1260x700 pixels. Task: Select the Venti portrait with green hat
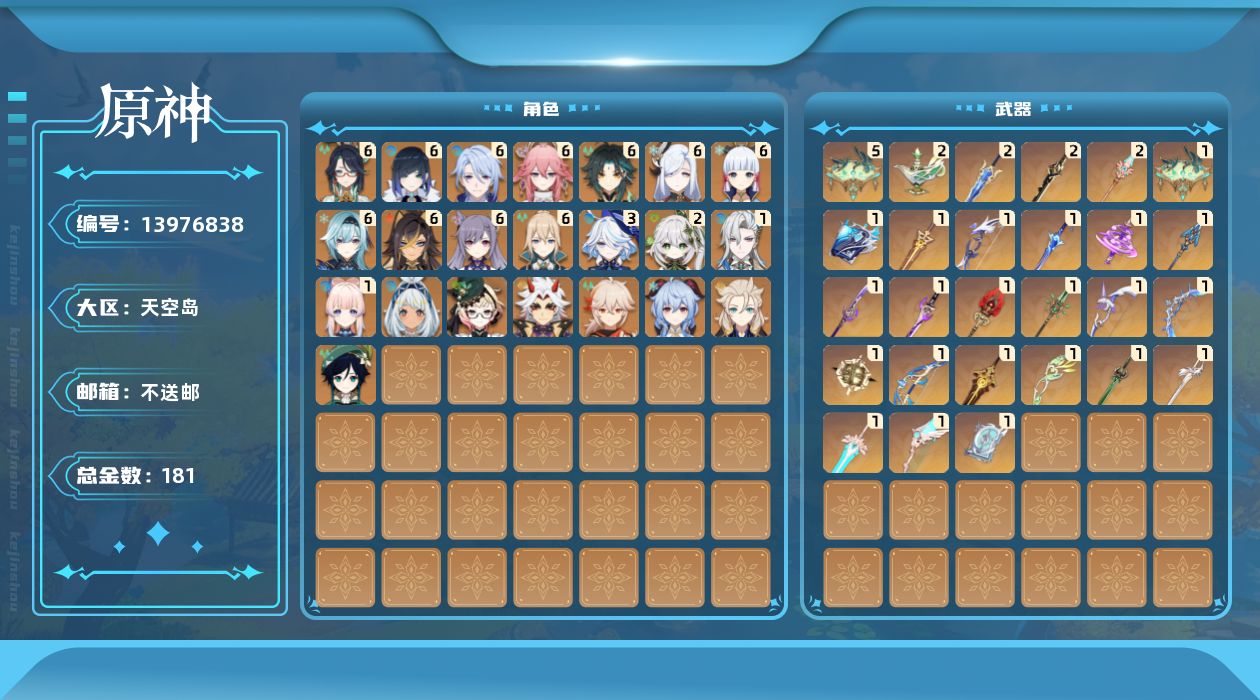tap(346, 375)
